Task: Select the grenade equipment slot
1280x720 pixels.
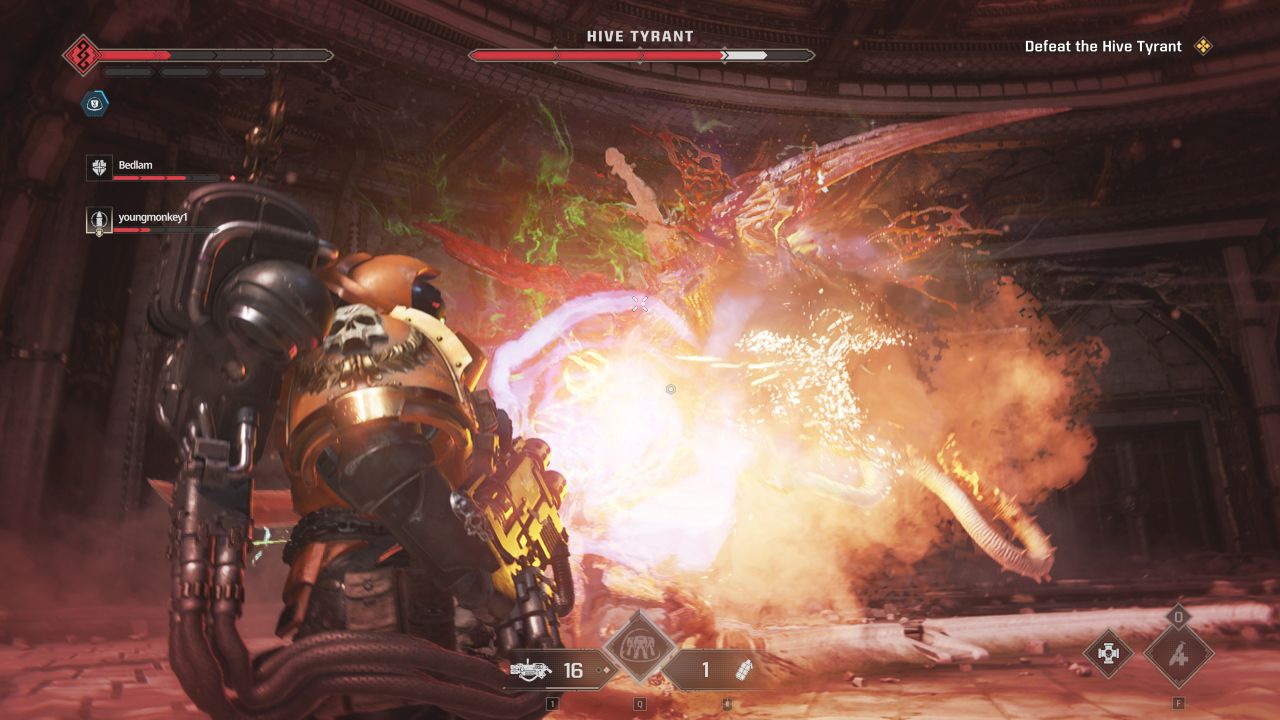Action: pos(742,670)
